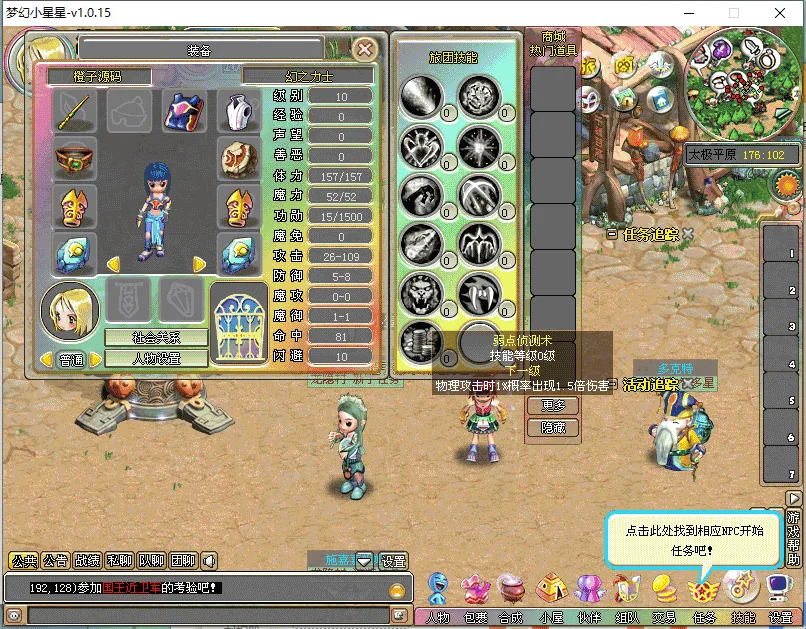
Task: Click the blonde character portrait
Action: [x=70, y=311]
